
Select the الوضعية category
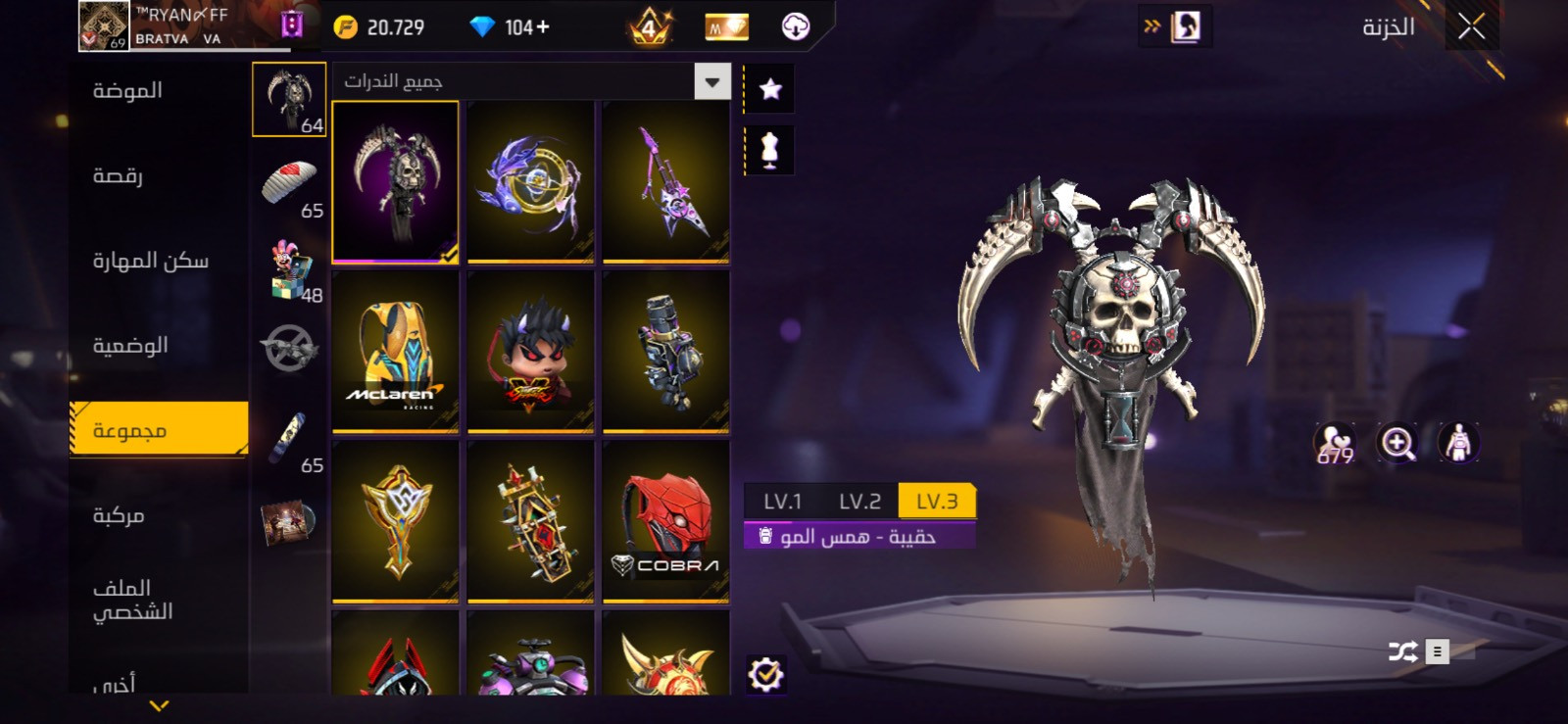pos(130,346)
